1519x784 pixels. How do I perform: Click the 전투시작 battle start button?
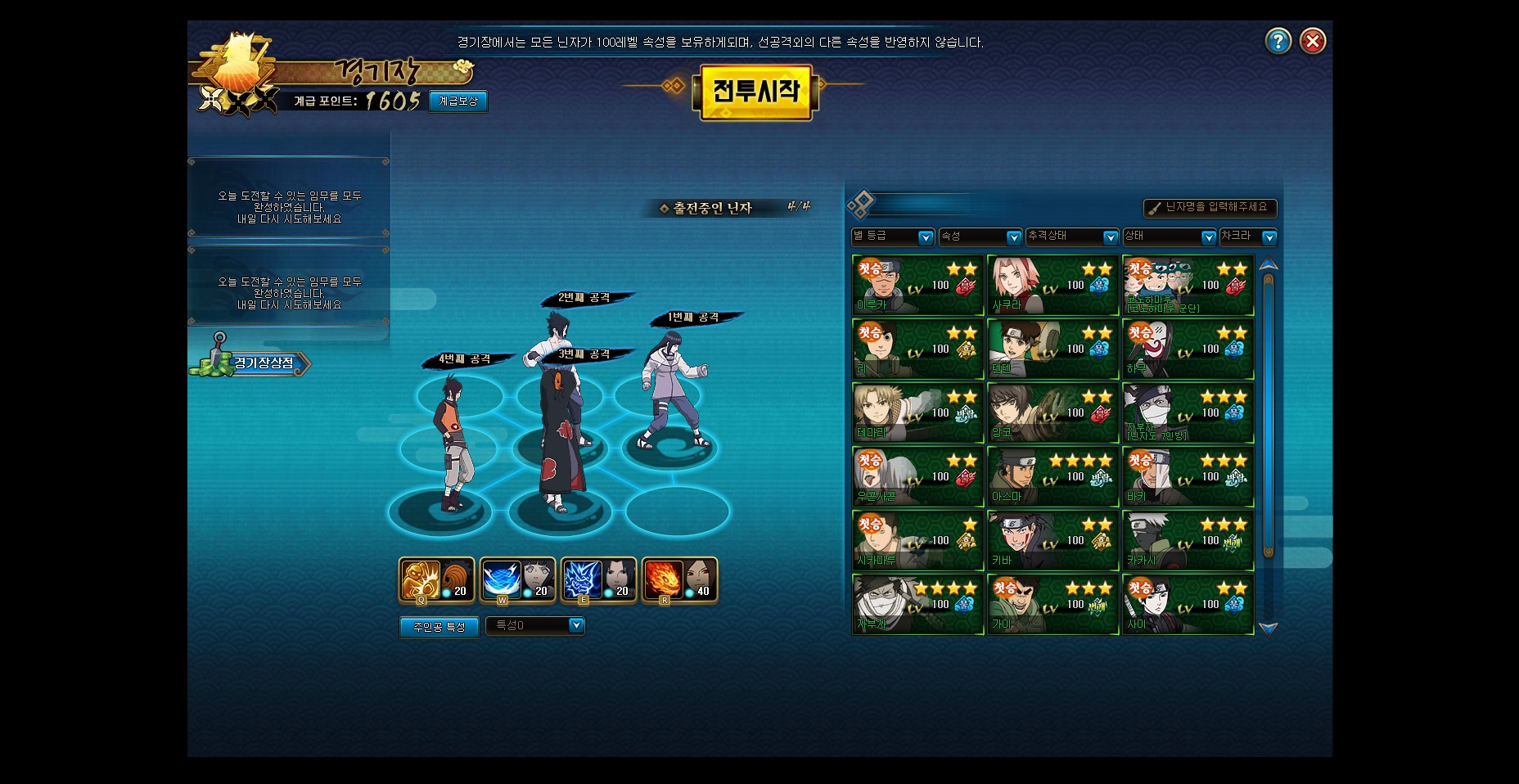pyautogui.click(x=755, y=92)
